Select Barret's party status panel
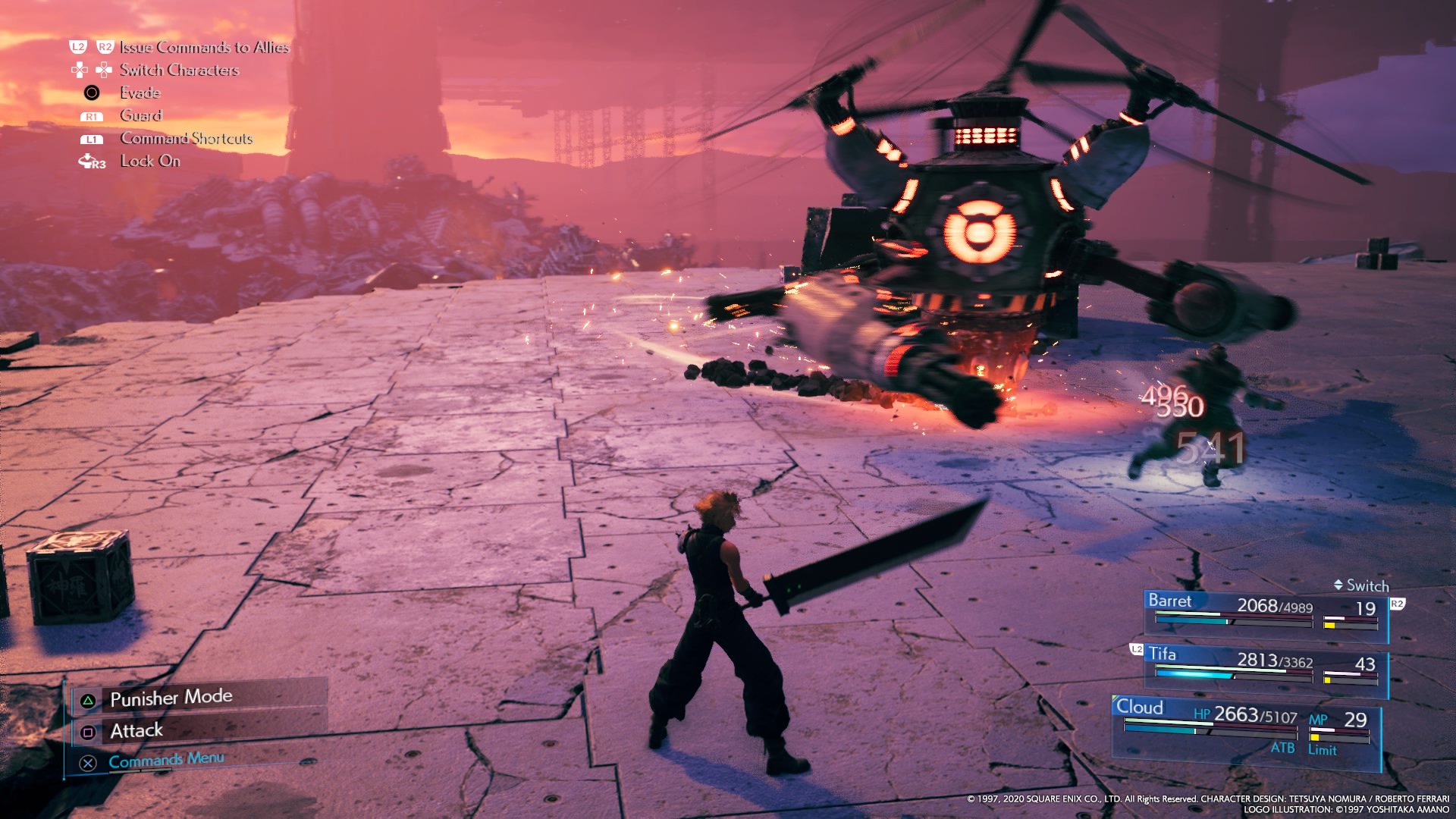Screen dimensions: 1456x819 click(1265, 611)
